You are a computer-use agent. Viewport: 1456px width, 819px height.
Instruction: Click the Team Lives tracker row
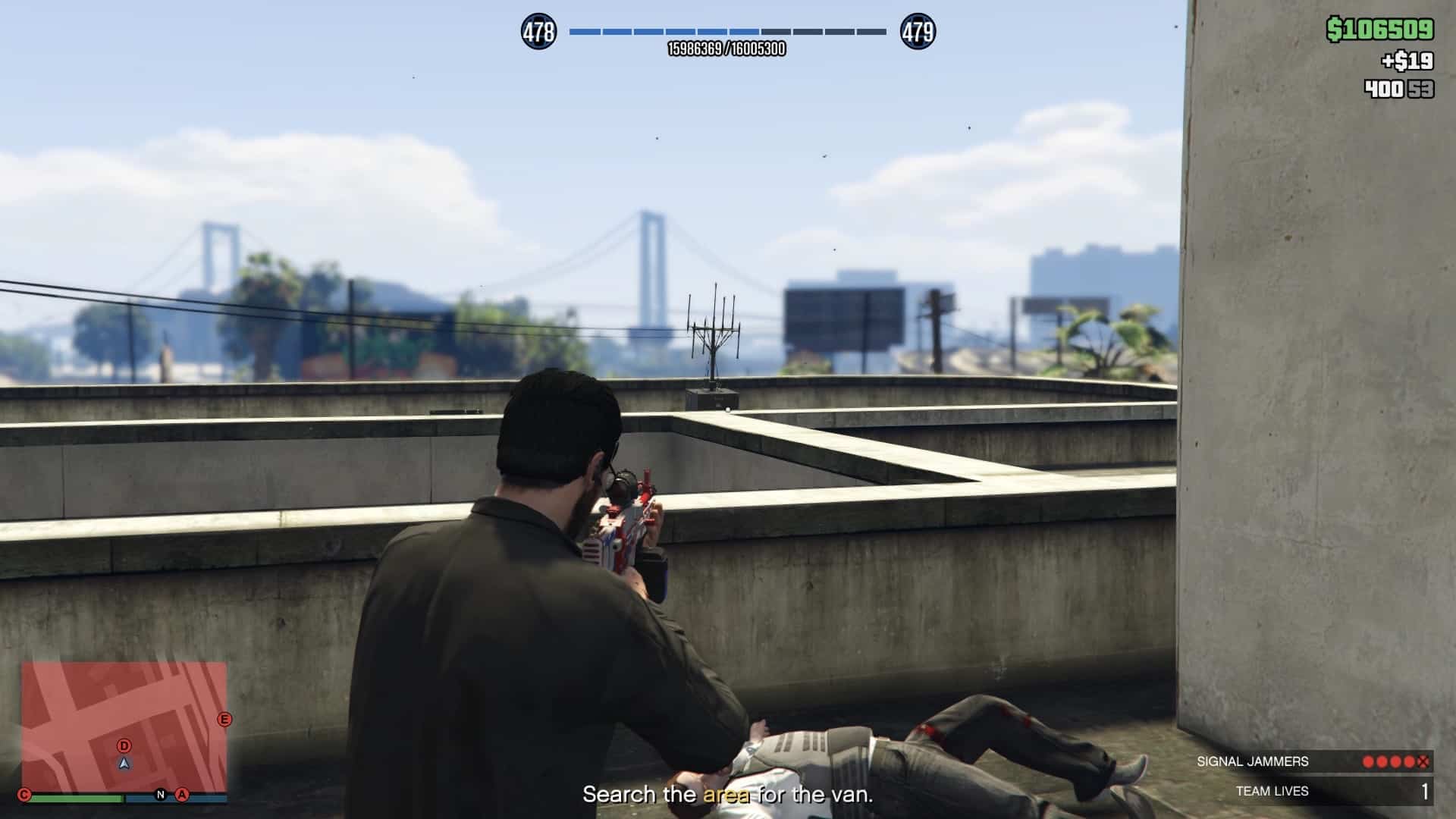1313,791
